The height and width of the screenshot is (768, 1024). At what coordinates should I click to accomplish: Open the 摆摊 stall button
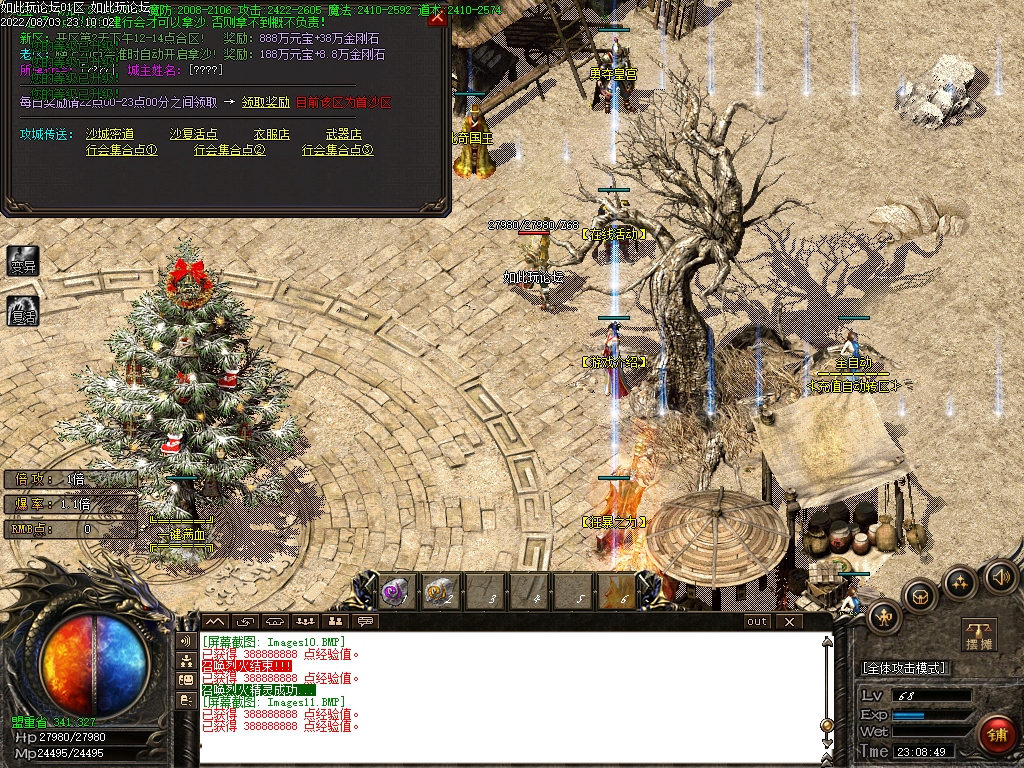pyautogui.click(x=980, y=635)
